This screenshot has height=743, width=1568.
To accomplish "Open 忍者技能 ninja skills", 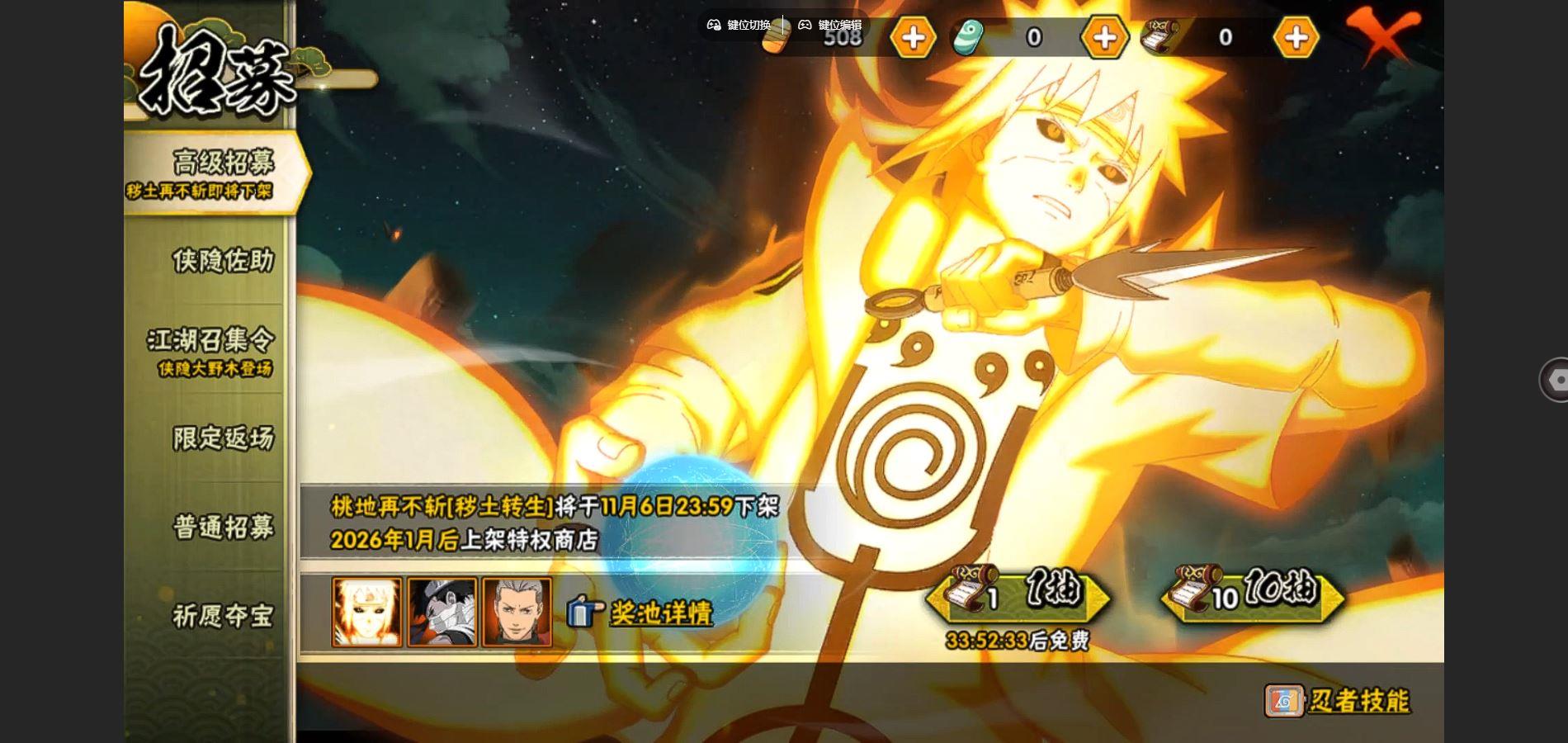I will (x=1339, y=701).
